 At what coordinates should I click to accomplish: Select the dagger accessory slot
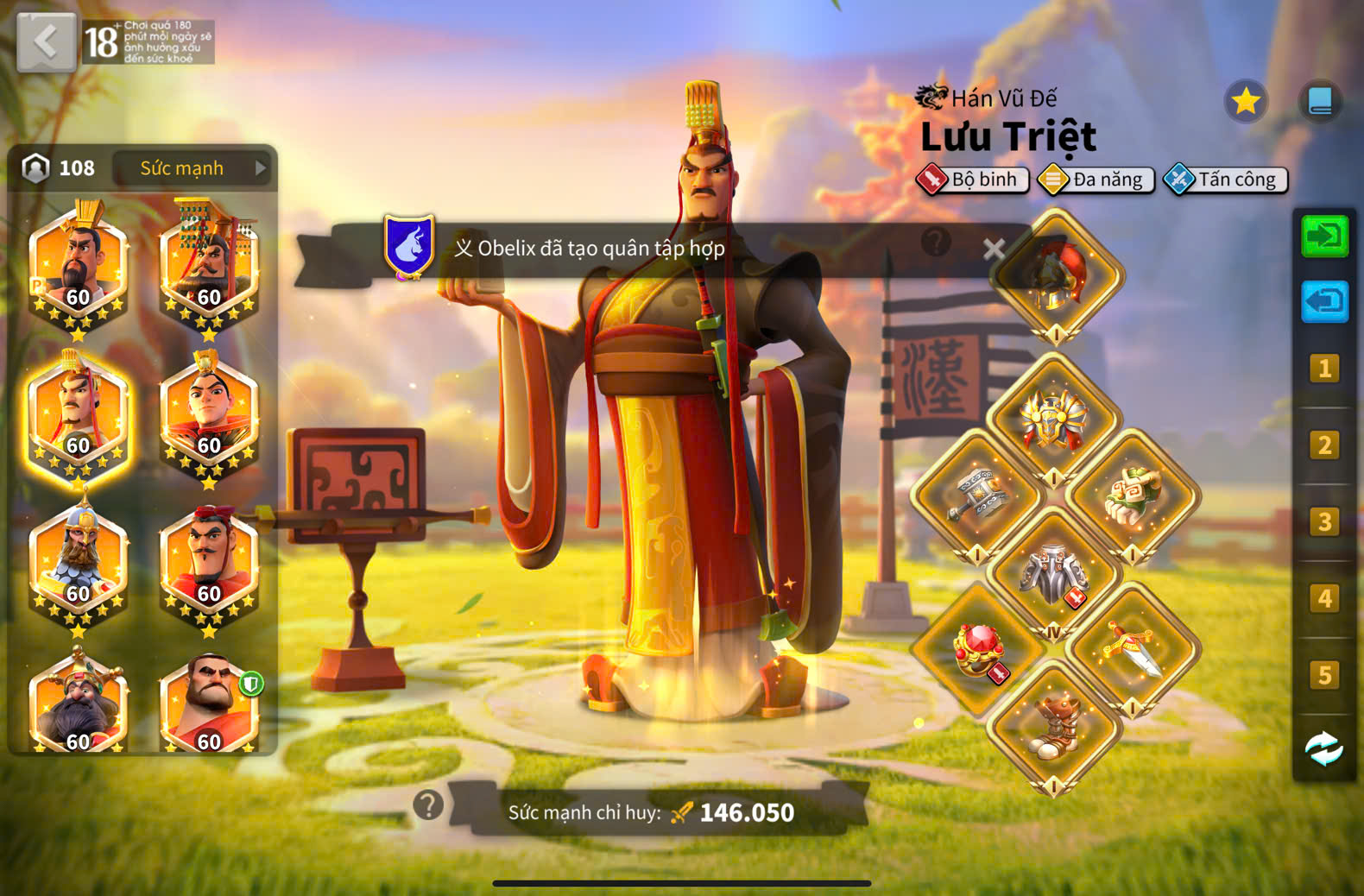click(1132, 649)
